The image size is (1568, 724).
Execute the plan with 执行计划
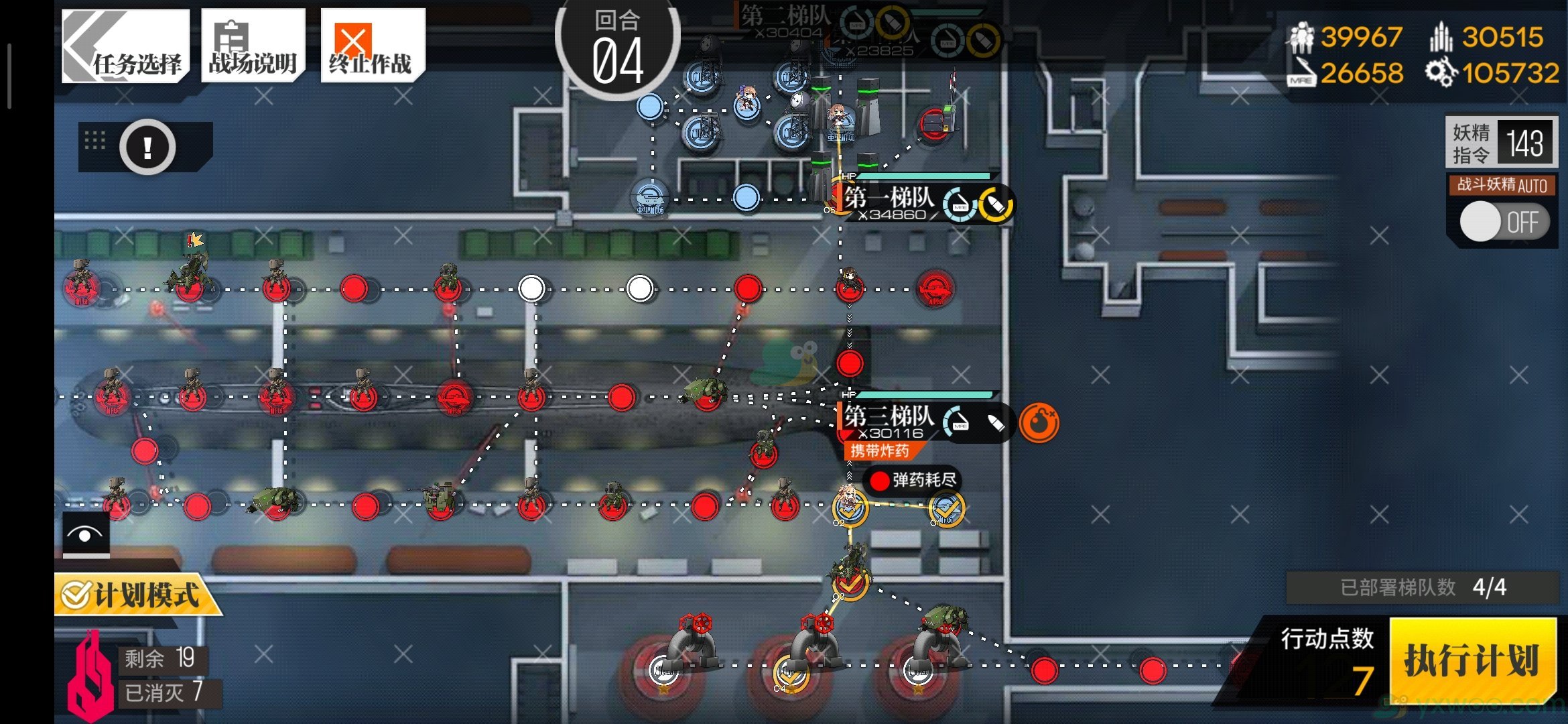point(1472,660)
